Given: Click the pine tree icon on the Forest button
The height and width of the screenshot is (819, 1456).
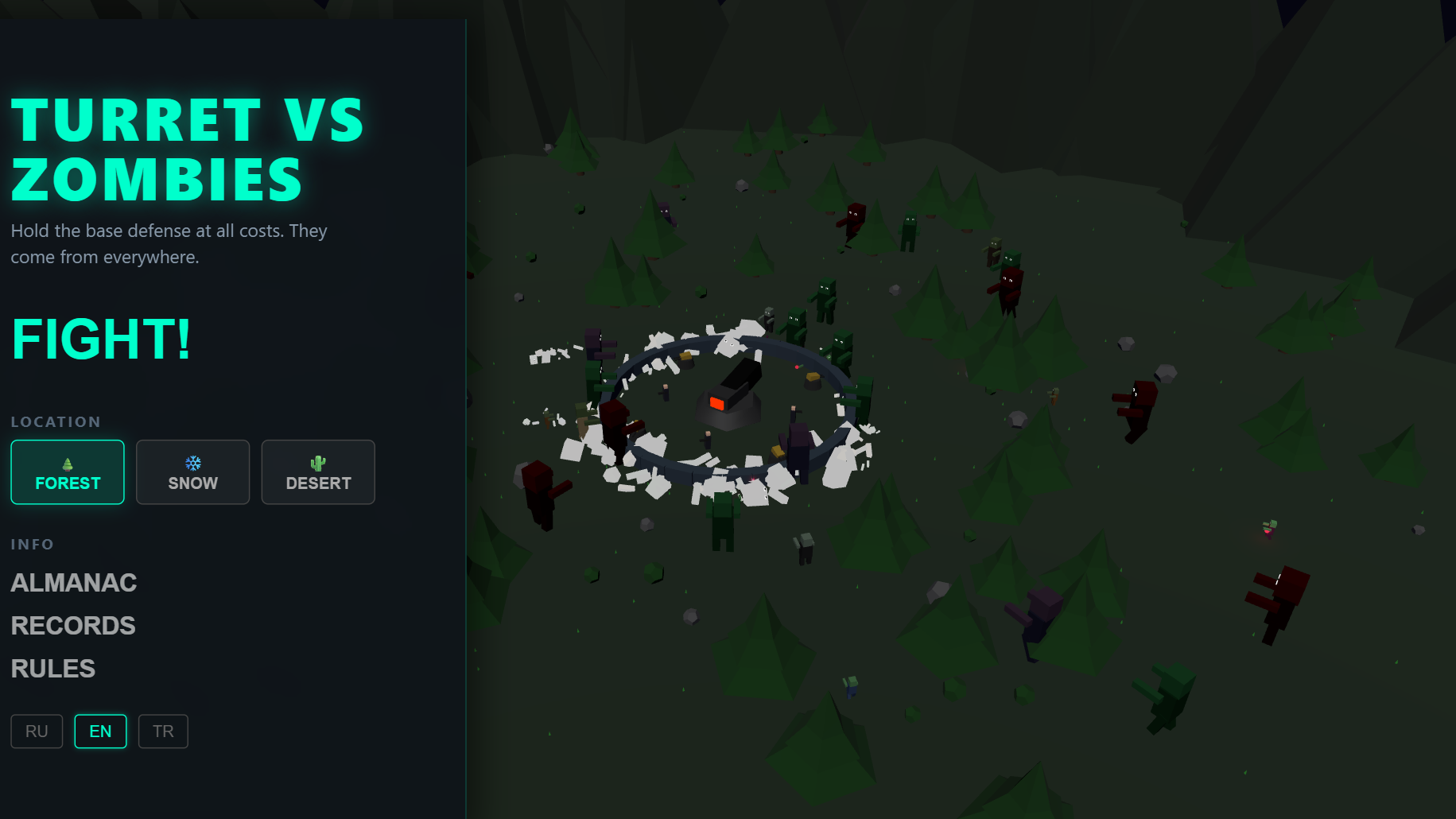Looking at the screenshot, I should (x=67, y=461).
